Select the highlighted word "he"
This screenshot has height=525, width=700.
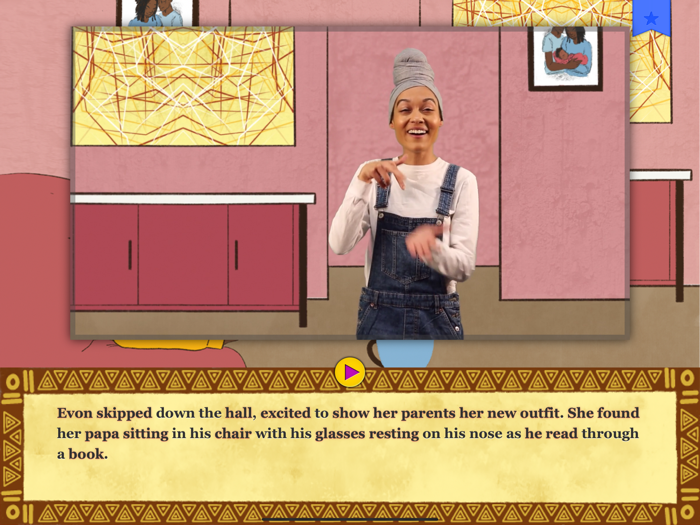533,433
